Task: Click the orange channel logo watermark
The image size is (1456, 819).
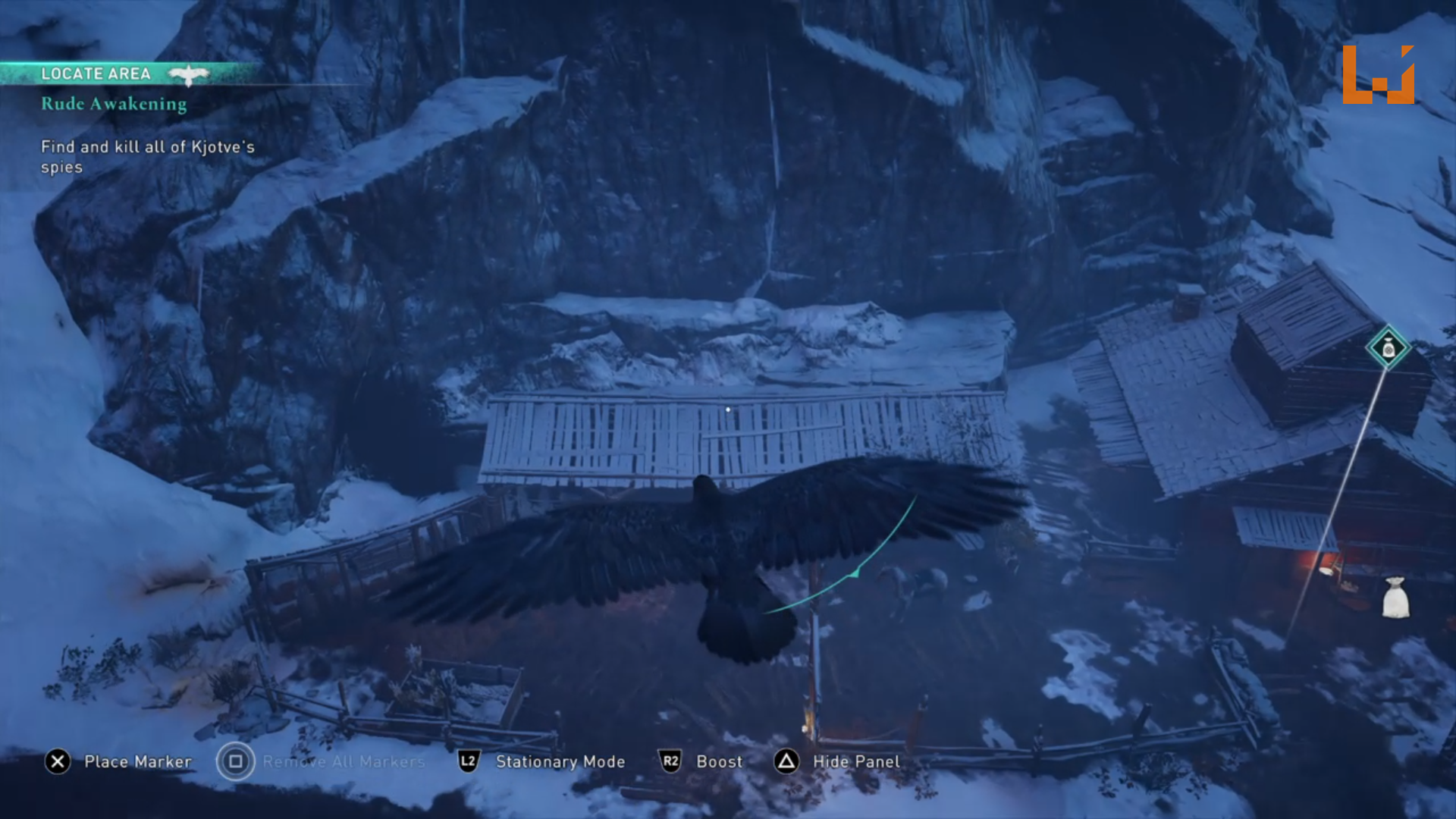Action: tap(1378, 74)
